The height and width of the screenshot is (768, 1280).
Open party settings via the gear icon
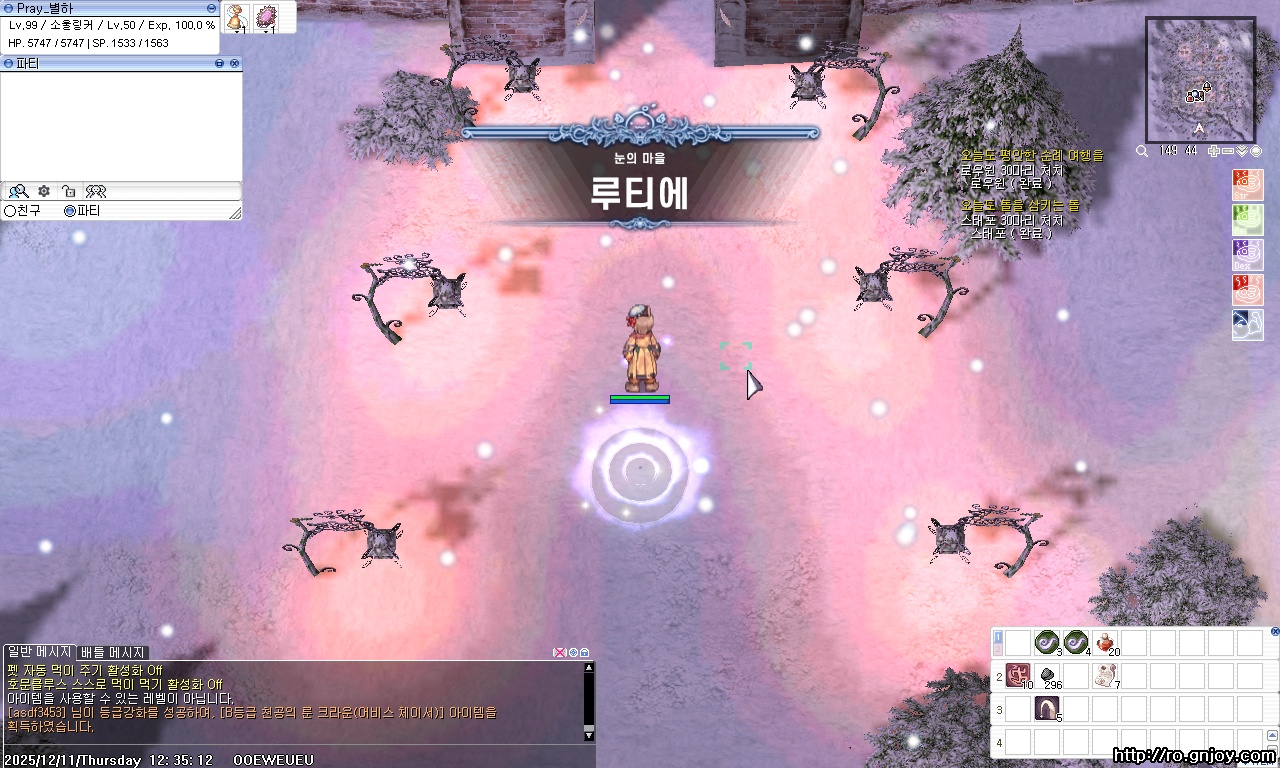(44, 192)
